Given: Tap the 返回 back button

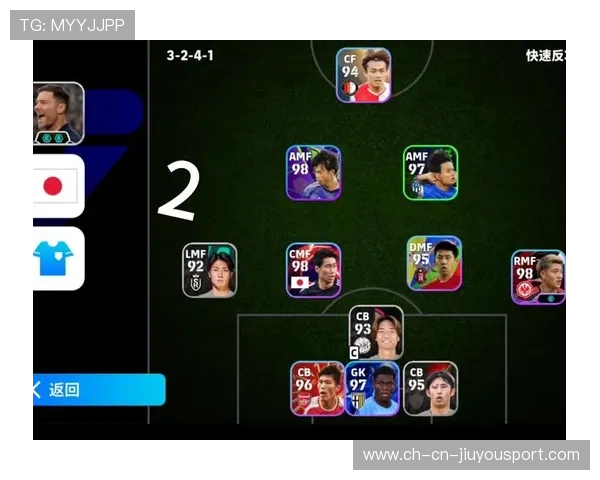Looking at the screenshot, I should tap(97, 389).
